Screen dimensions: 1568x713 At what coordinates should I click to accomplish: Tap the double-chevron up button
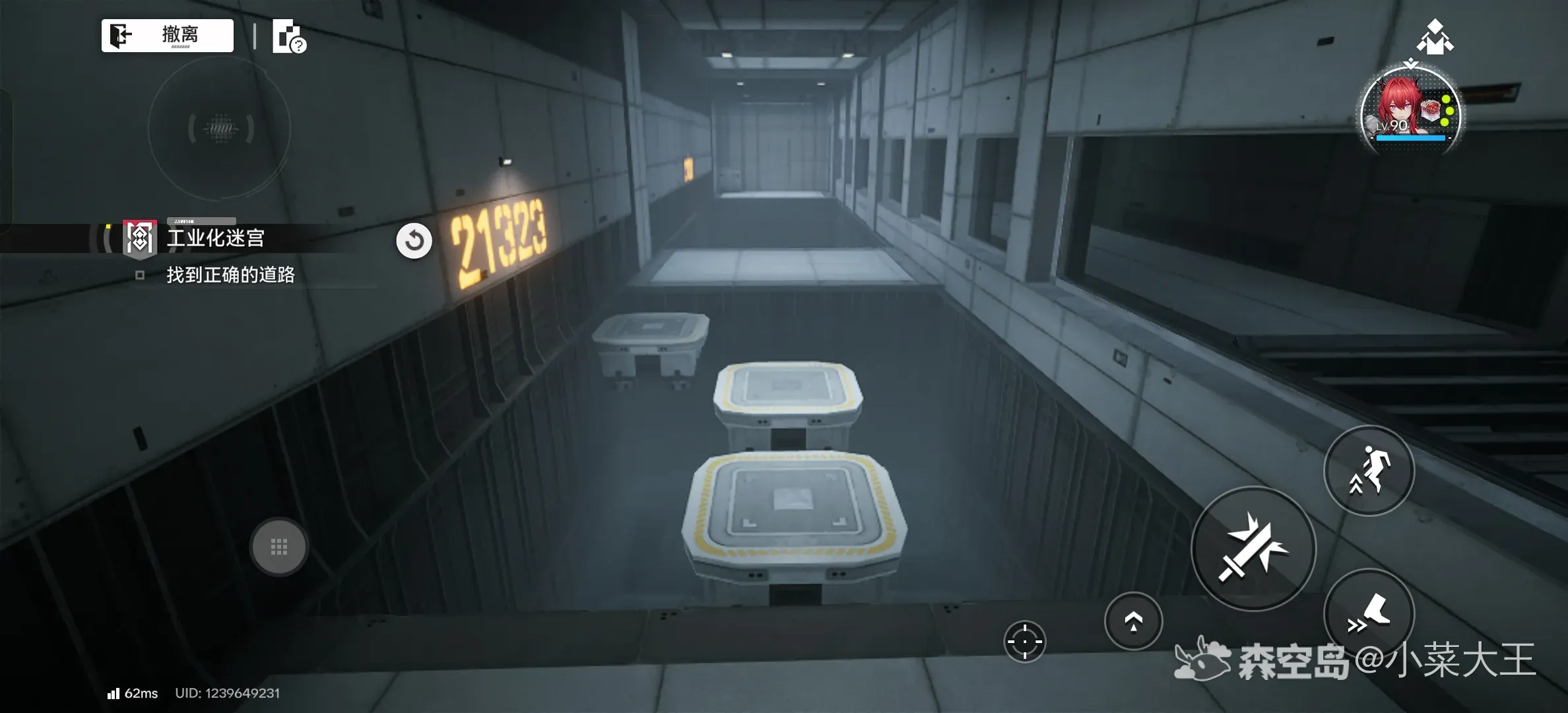point(1133,621)
